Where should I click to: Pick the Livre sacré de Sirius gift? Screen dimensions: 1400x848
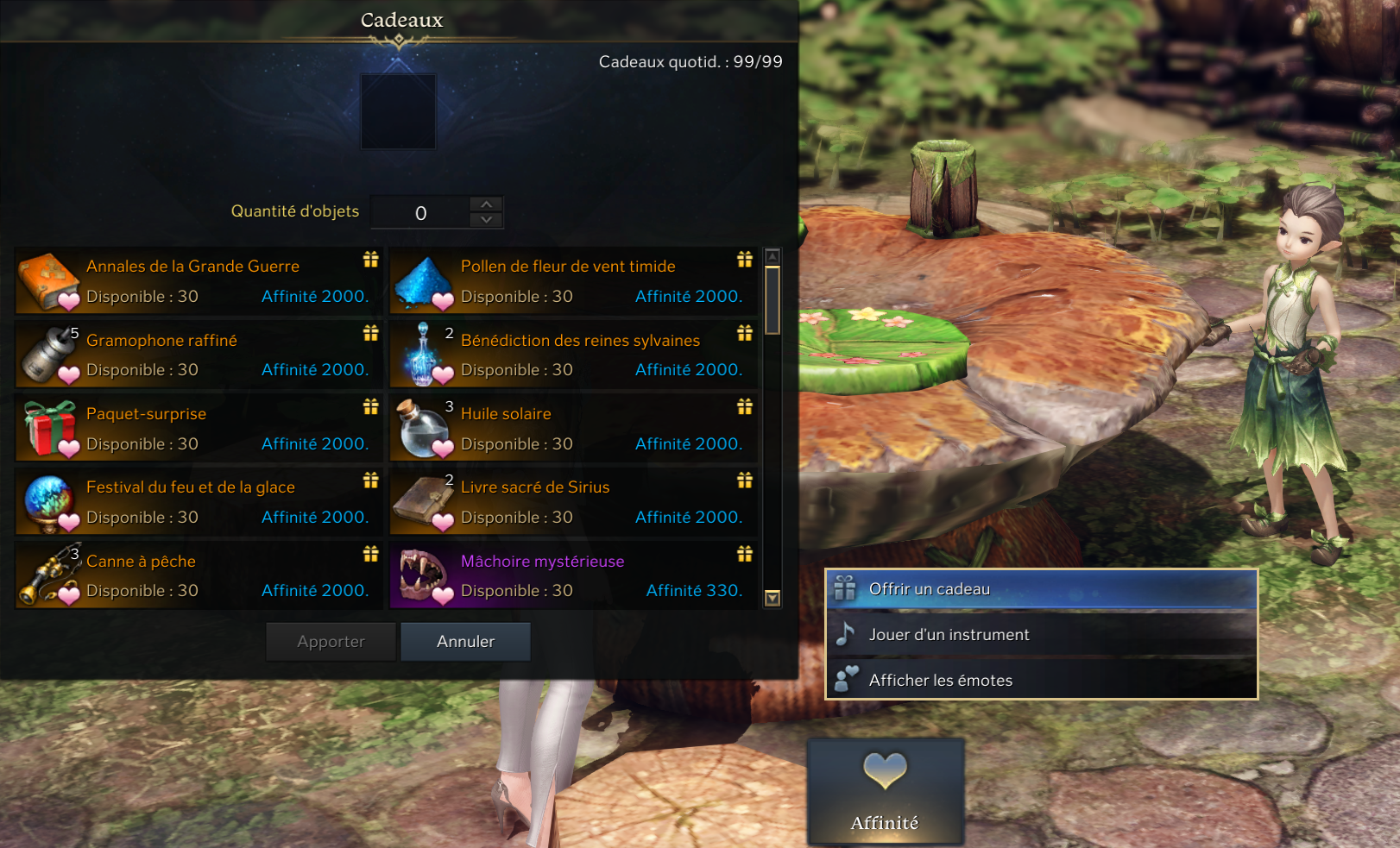tap(573, 502)
